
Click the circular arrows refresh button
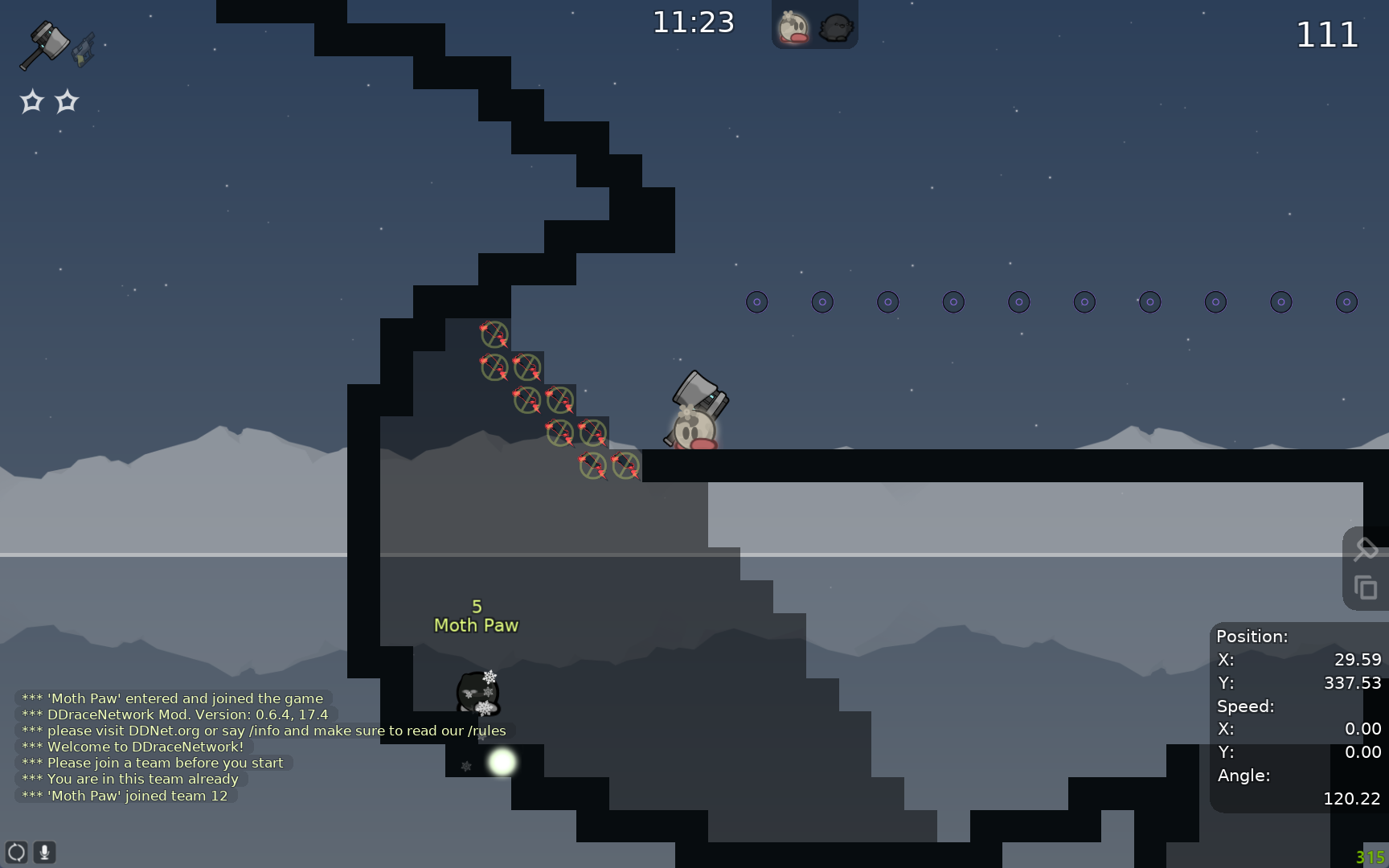(x=16, y=852)
